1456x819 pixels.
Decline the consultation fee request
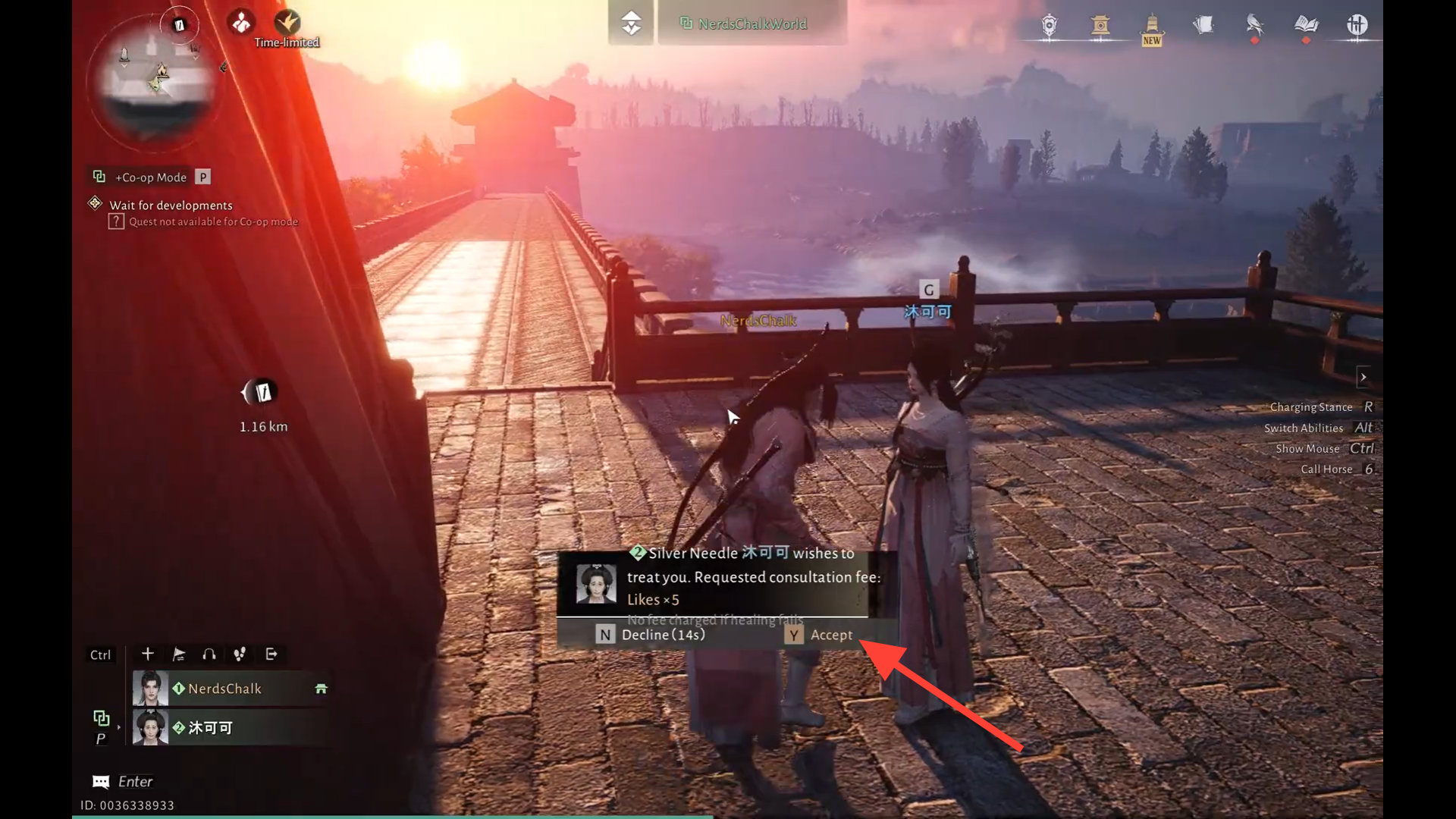pos(651,635)
